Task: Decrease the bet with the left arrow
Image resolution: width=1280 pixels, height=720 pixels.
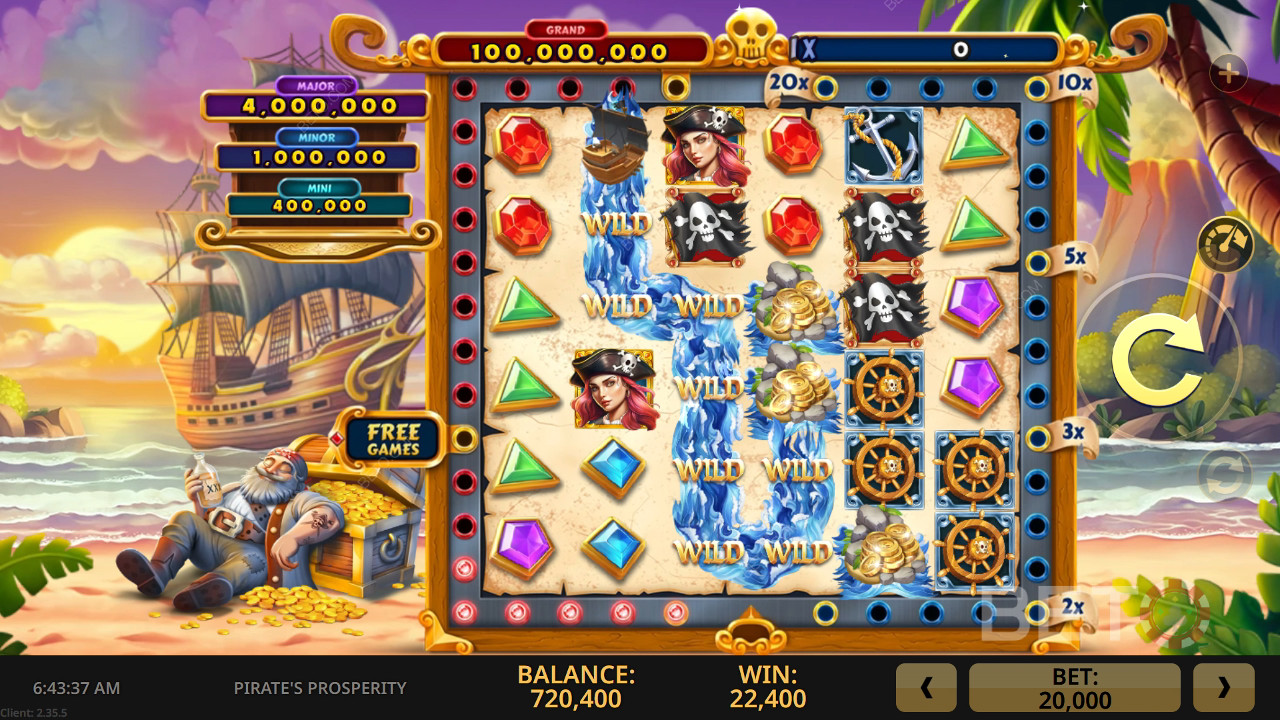Action: coord(926,687)
